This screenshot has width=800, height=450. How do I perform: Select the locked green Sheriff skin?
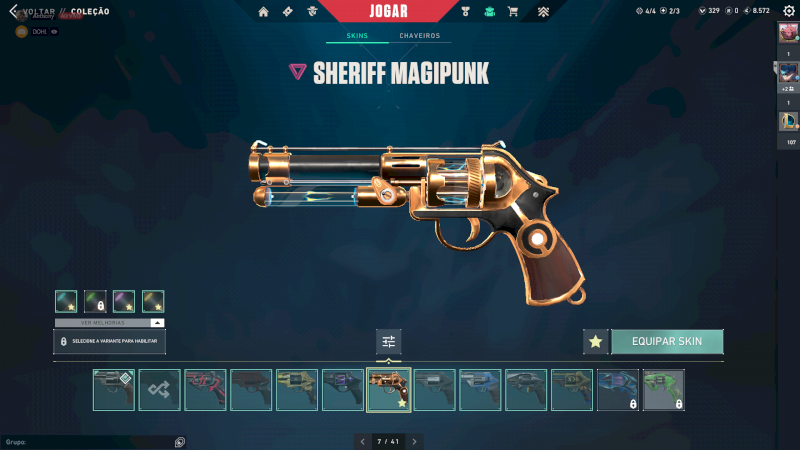click(663, 390)
